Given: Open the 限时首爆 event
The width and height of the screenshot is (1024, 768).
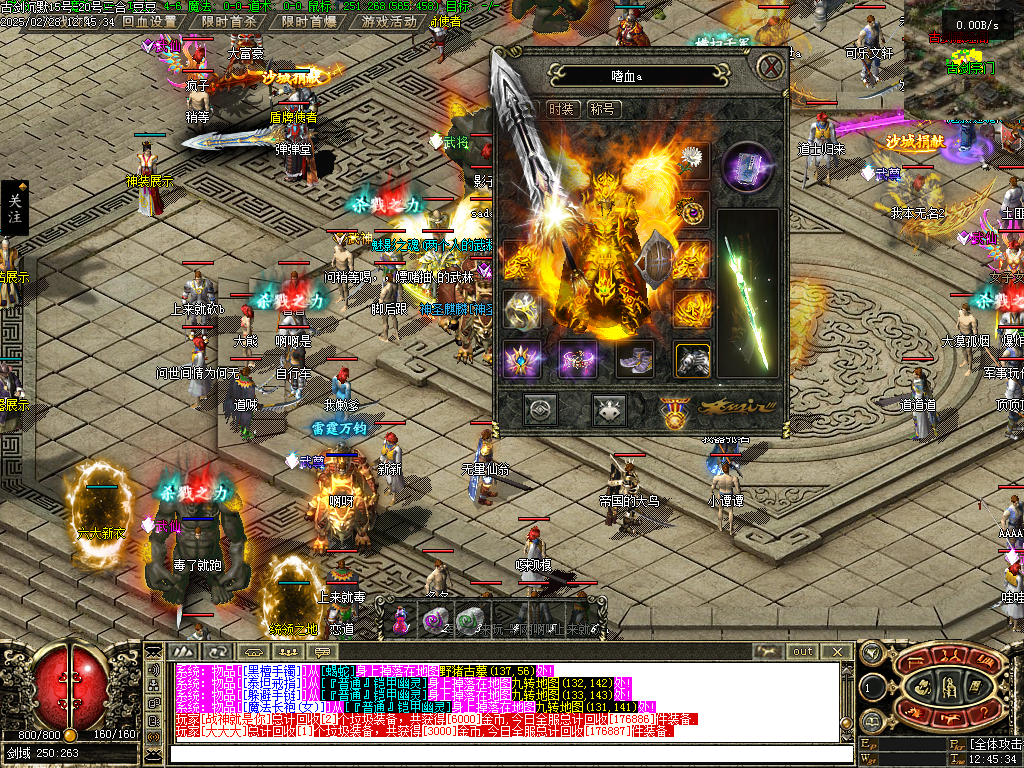Looking at the screenshot, I should click(308, 22).
